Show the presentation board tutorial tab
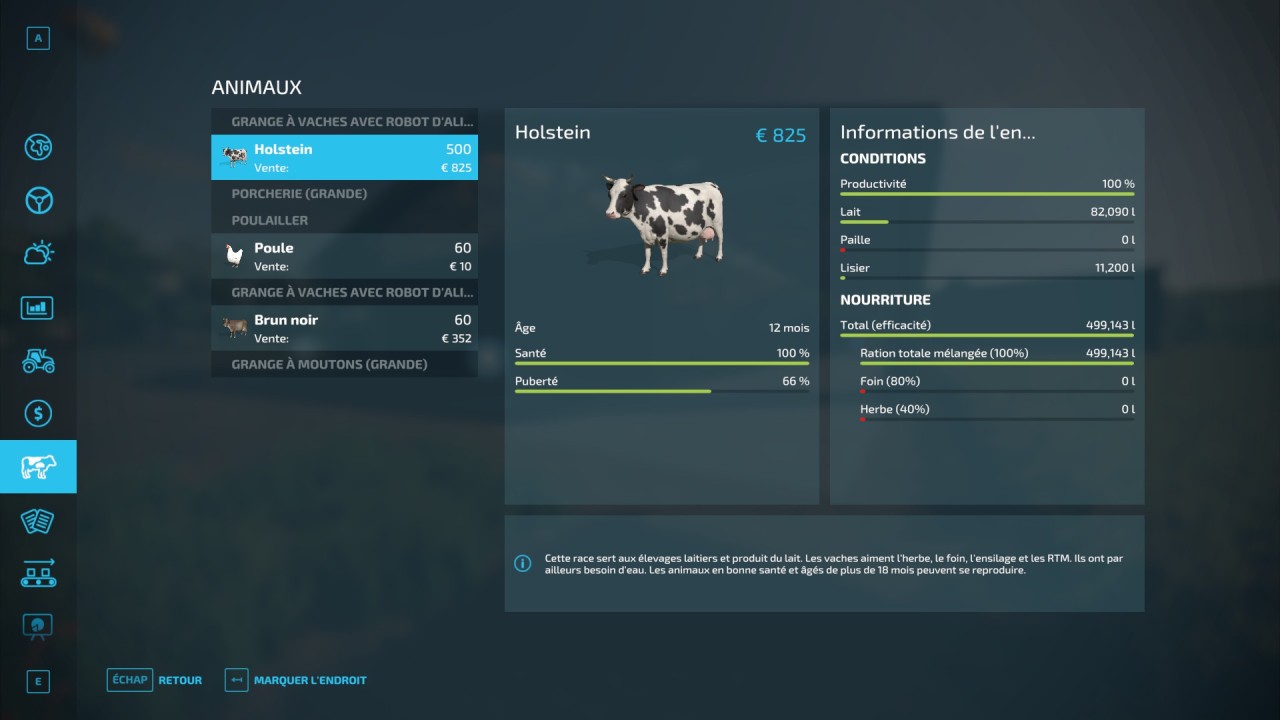The width and height of the screenshot is (1280, 720). point(38,626)
